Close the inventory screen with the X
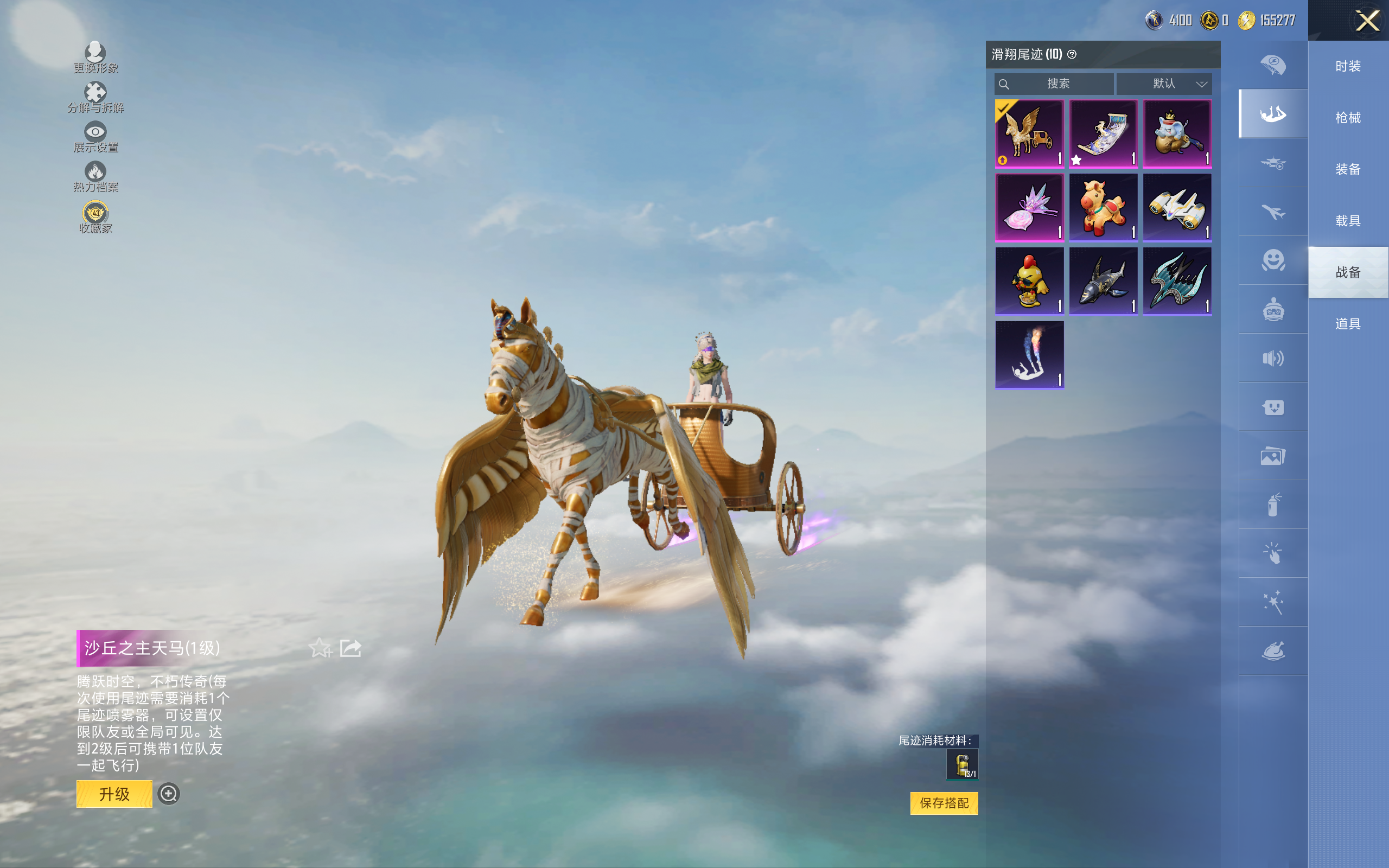 point(1367,21)
